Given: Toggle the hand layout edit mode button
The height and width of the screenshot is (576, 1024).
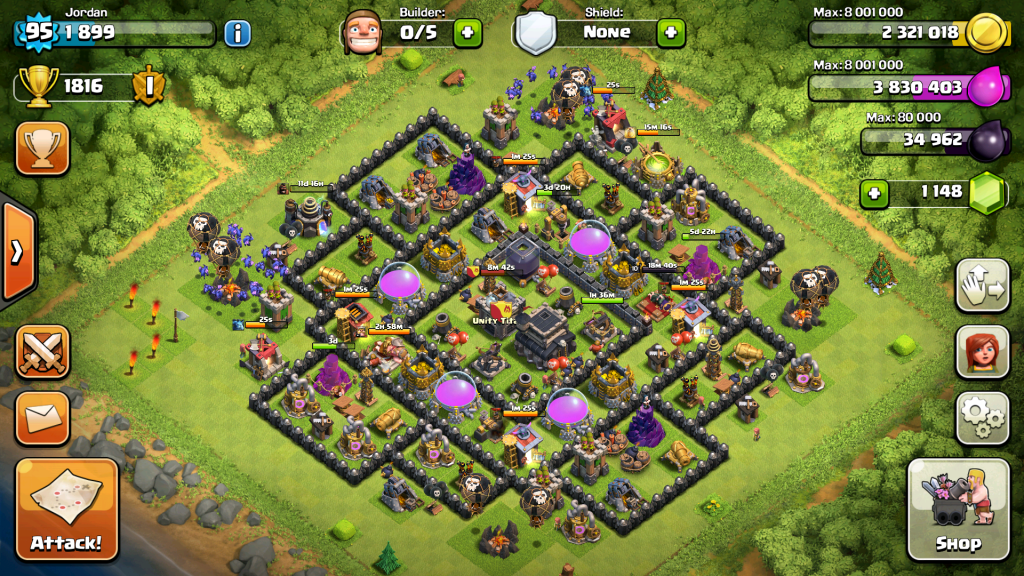Looking at the screenshot, I should tap(982, 287).
